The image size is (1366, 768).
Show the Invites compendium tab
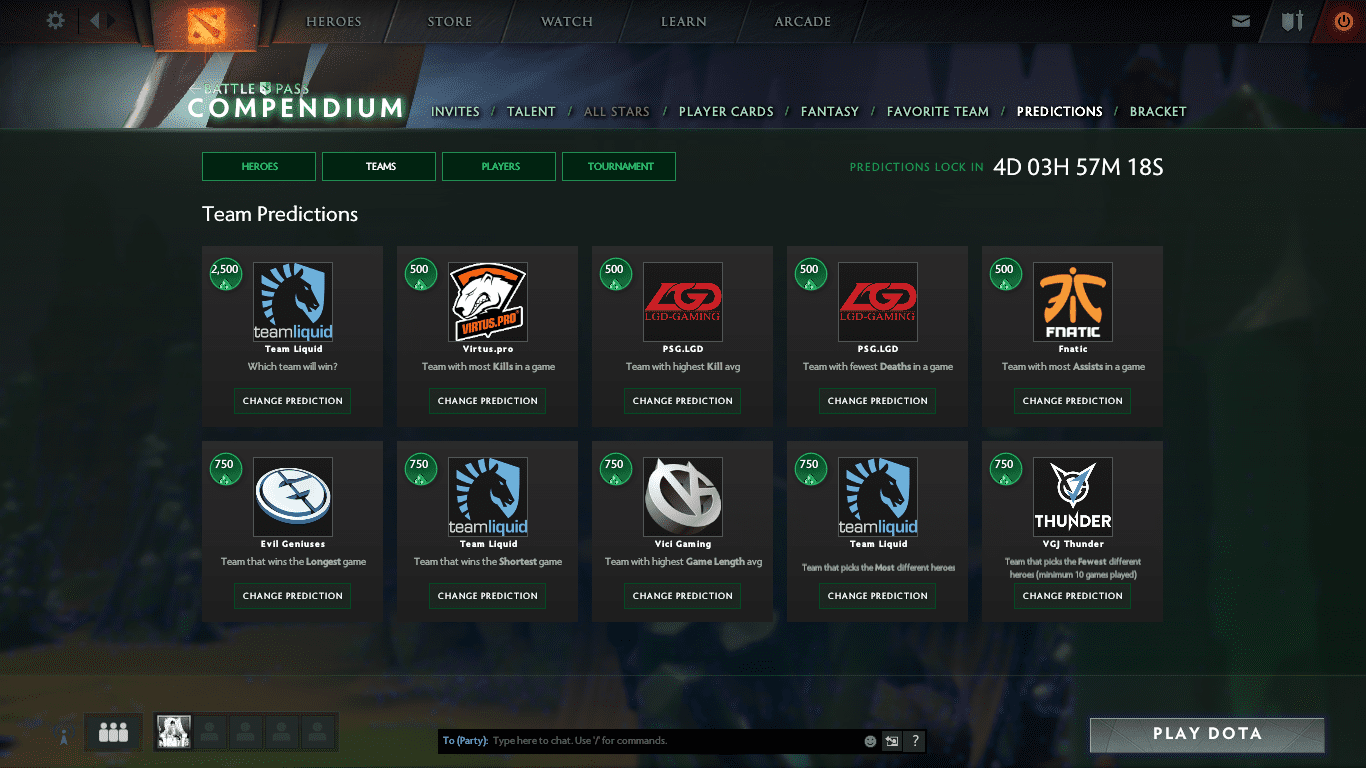[455, 112]
